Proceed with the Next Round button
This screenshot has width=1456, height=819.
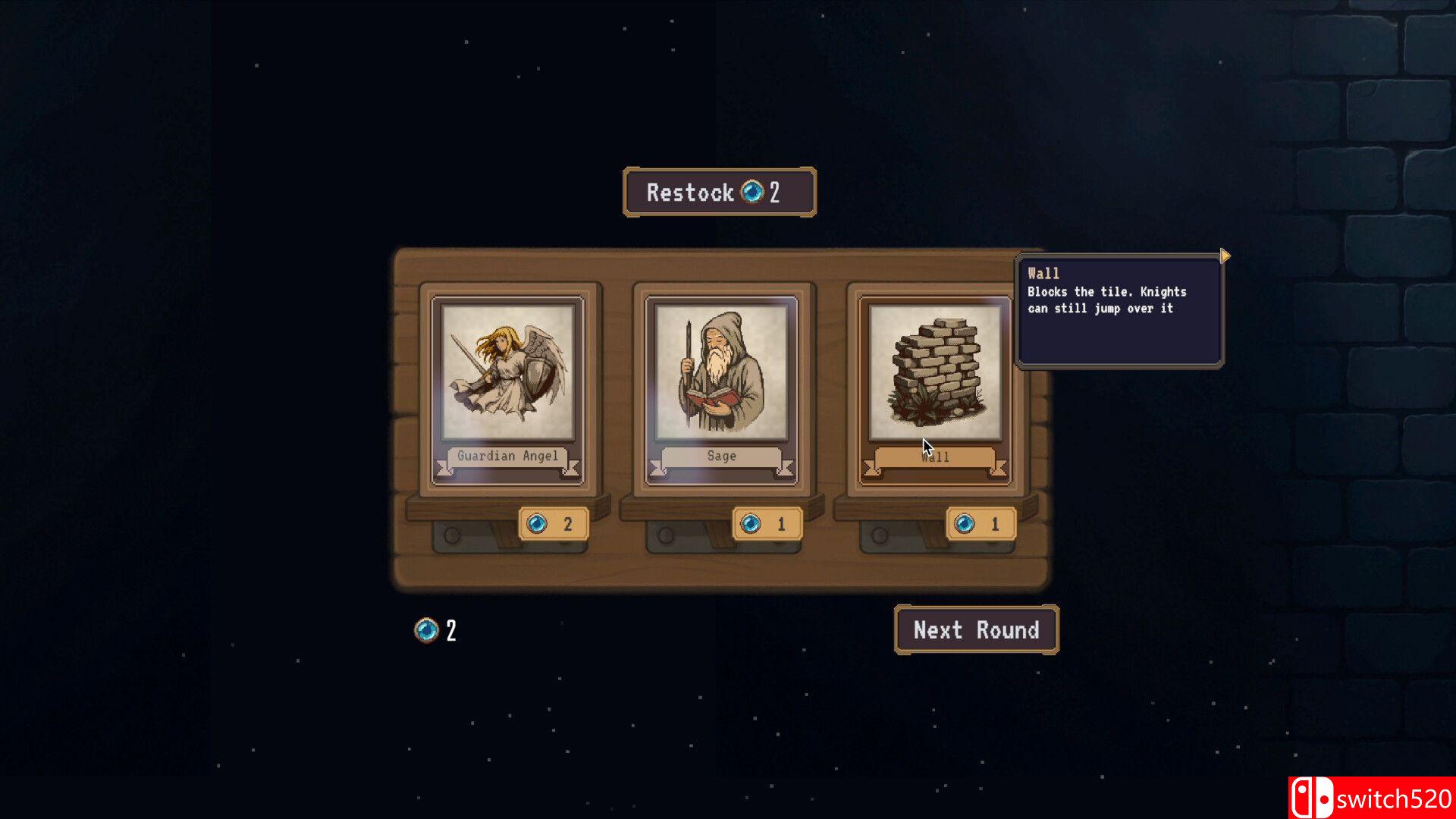coord(976,630)
